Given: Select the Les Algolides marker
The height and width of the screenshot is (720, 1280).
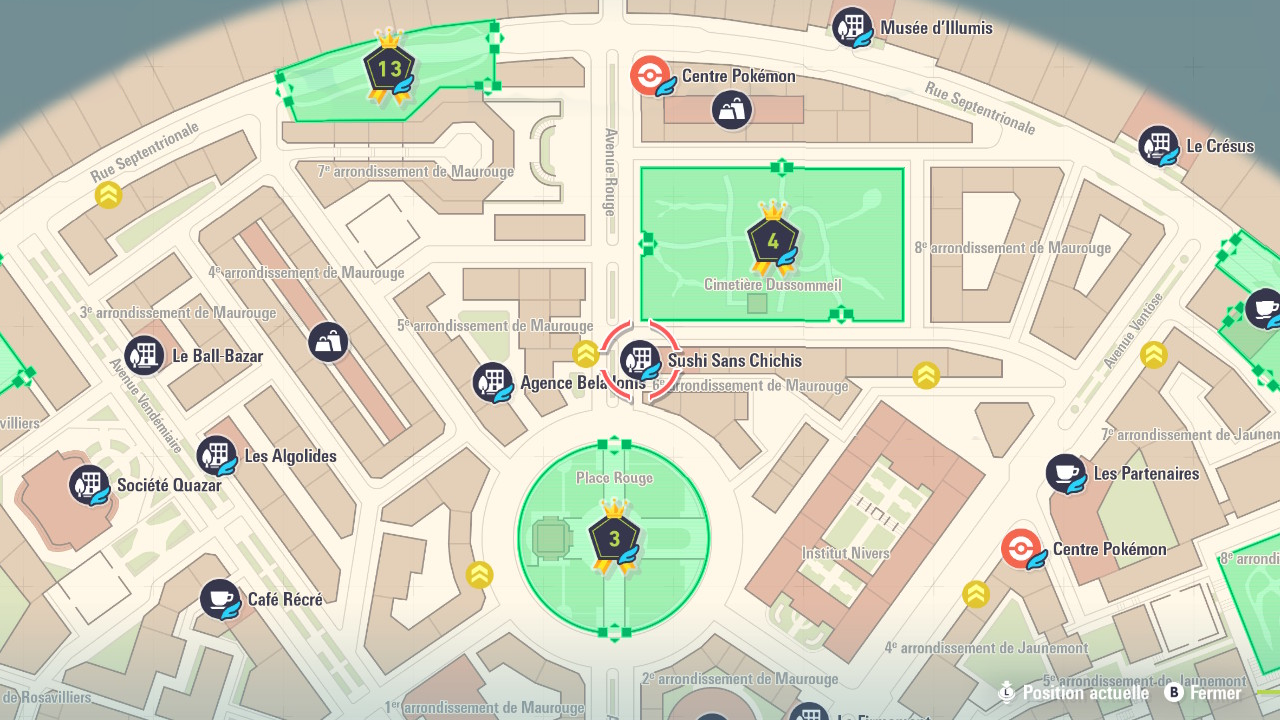Looking at the screenshot, I should point(216,456).
